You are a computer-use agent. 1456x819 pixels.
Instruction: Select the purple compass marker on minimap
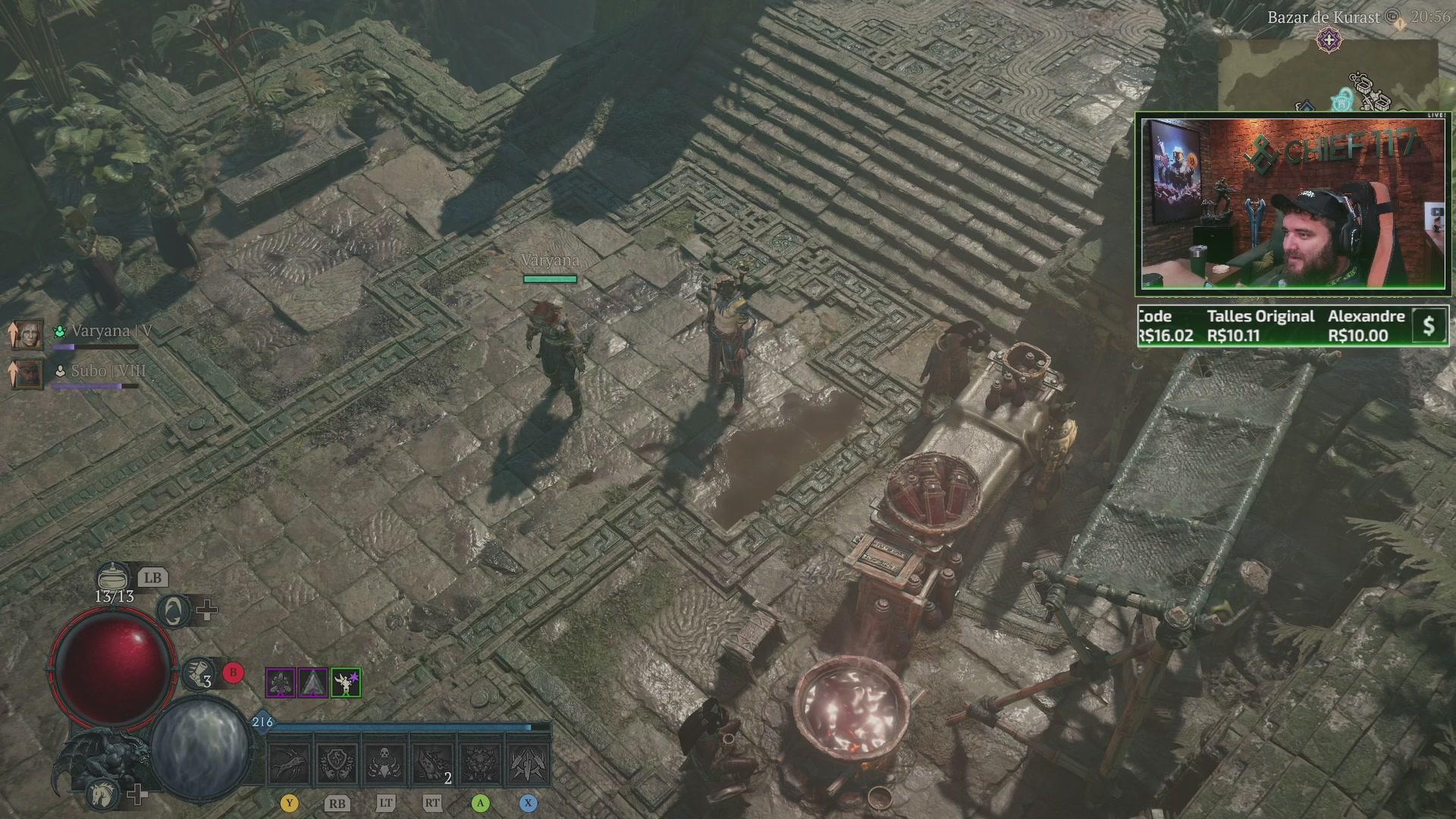tap(1329, 39)
